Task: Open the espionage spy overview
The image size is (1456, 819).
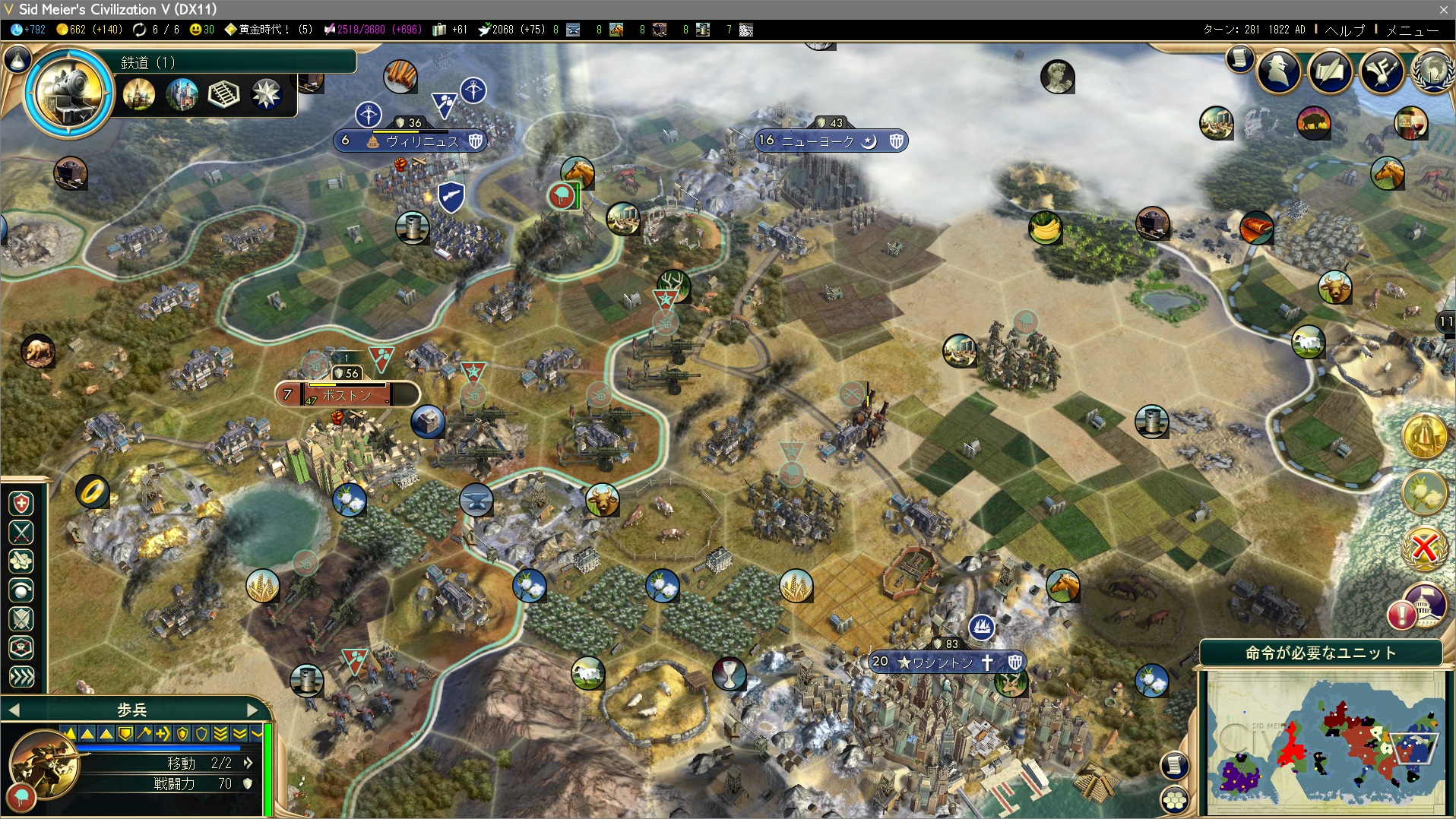Action: (1279, 72)
